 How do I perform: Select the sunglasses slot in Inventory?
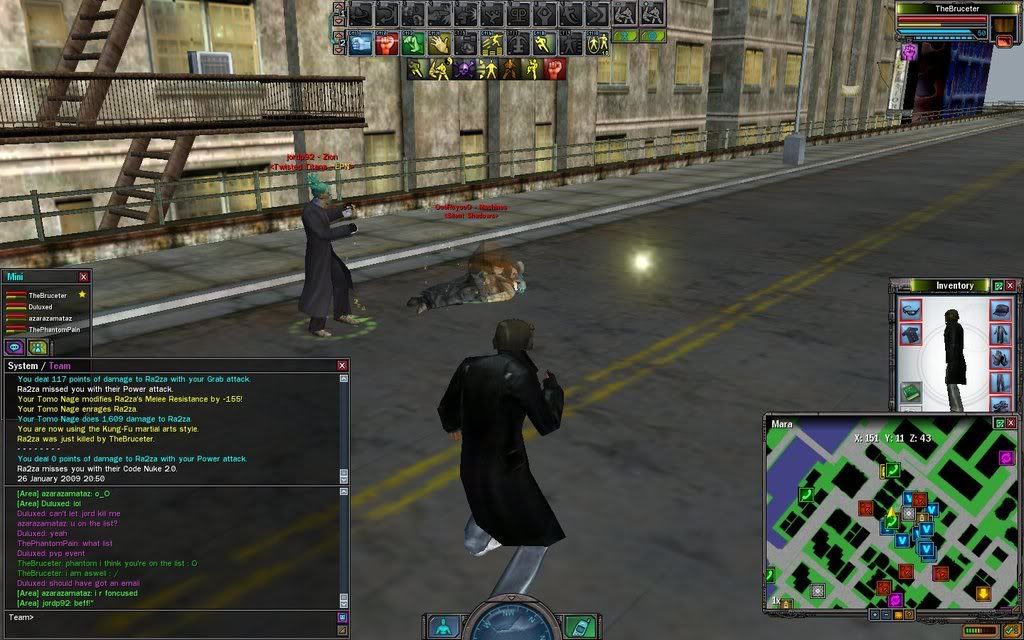(910, 310)
